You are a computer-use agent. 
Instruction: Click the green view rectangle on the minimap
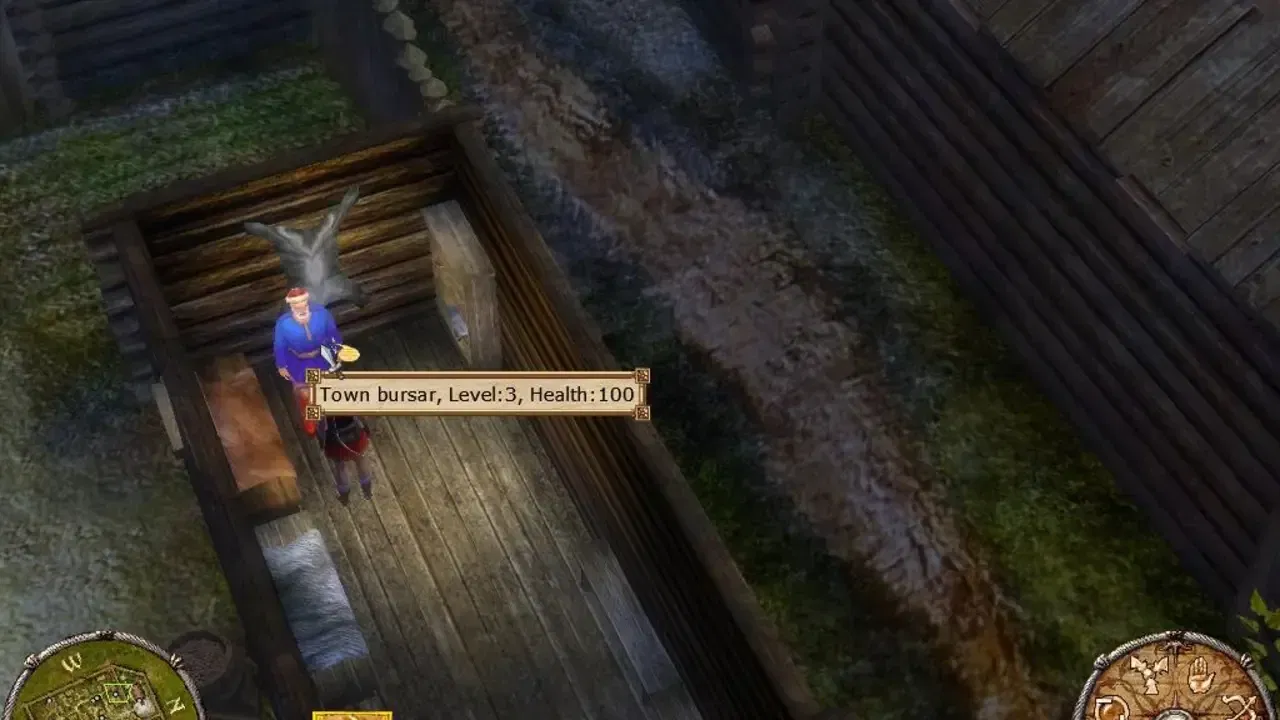[117, 692]
